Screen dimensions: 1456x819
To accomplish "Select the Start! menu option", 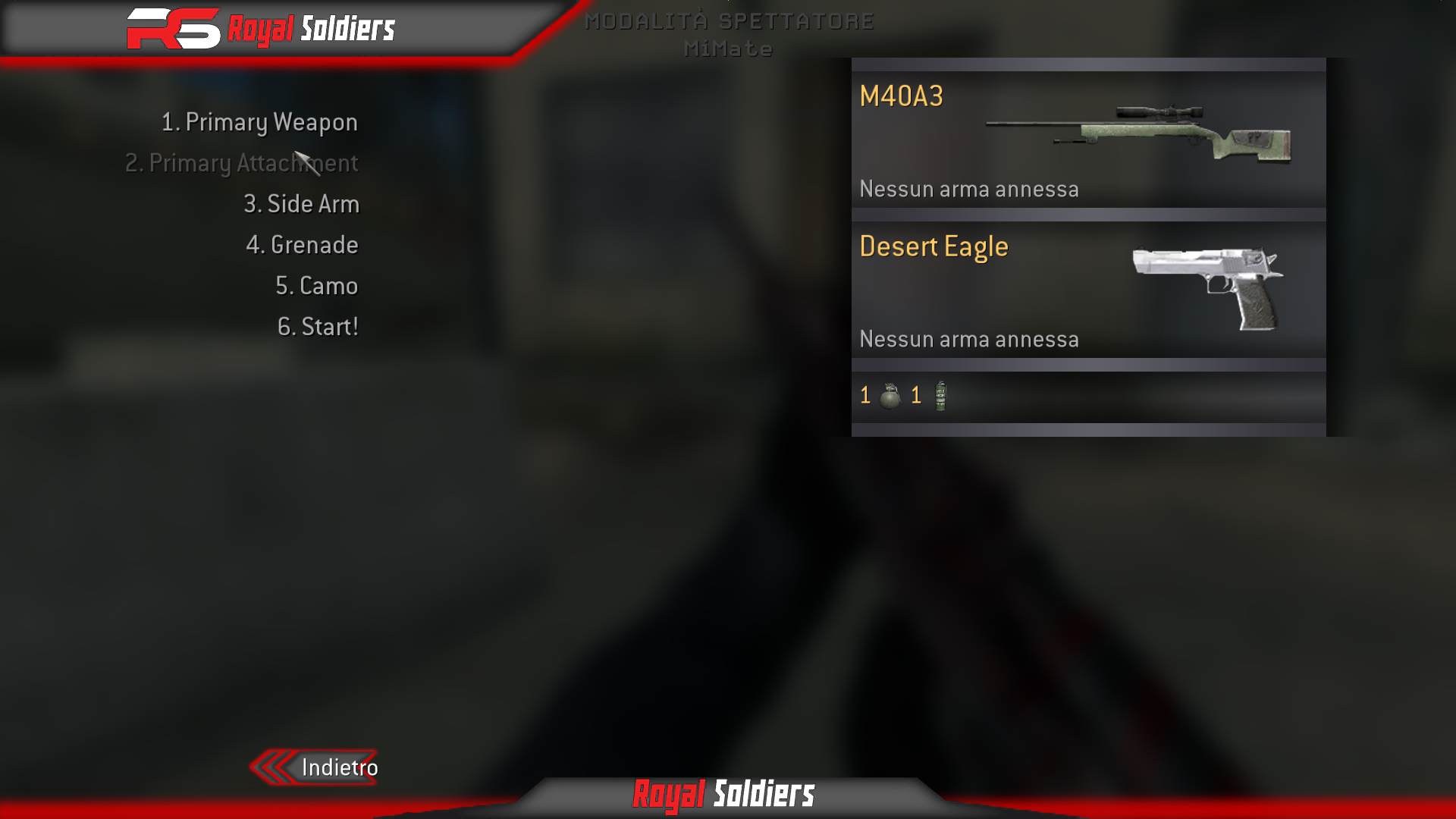I will tap(318, 326).
